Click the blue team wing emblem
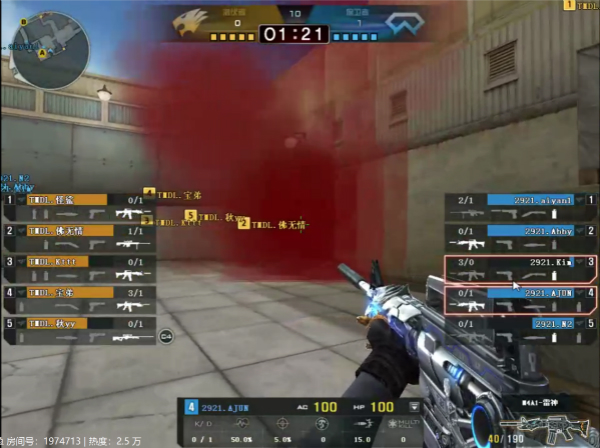The height and width of the screenshot is (448, 600). coord(398,22)
